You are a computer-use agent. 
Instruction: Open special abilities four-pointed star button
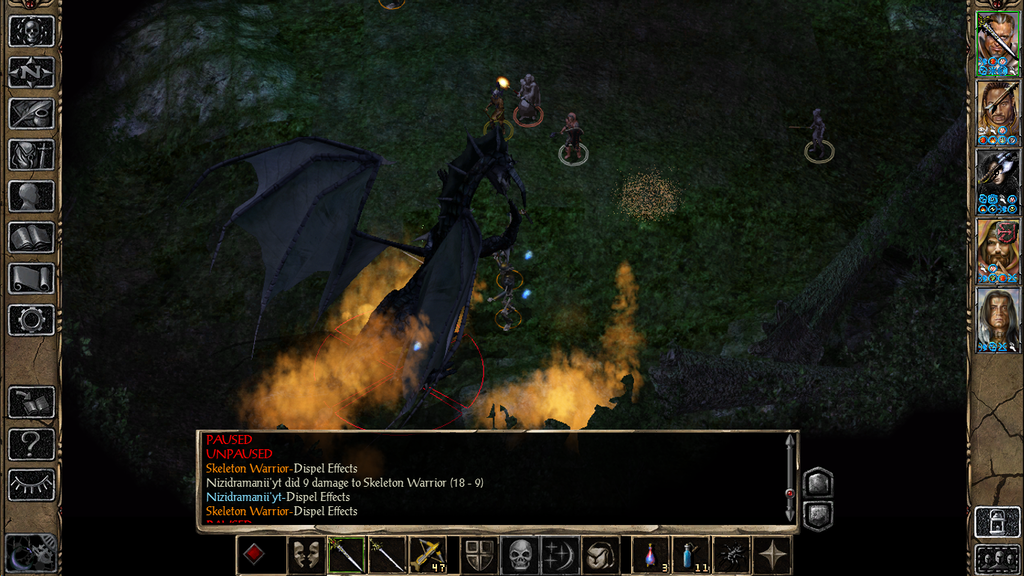tap(773, 555)
